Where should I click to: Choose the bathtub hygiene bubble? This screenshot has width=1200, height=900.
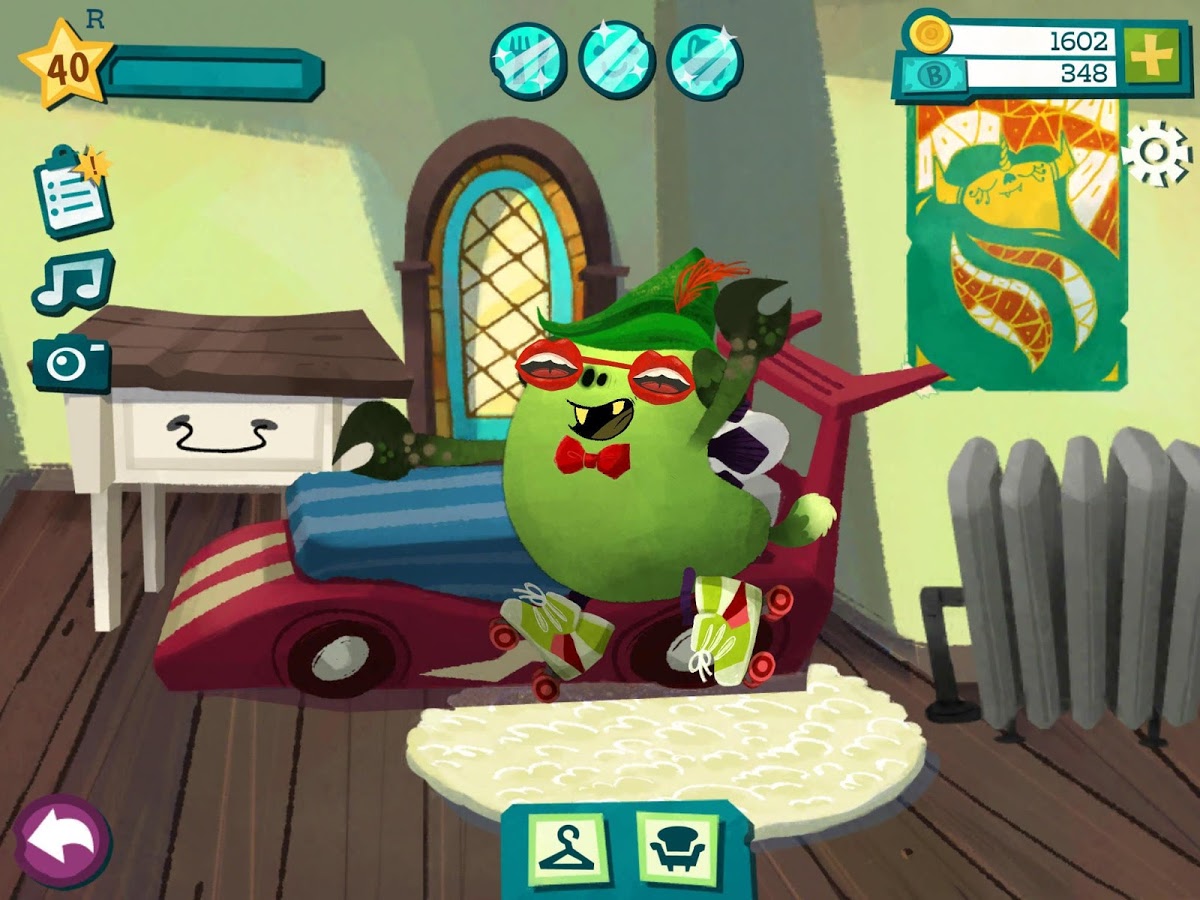point(704,62)
